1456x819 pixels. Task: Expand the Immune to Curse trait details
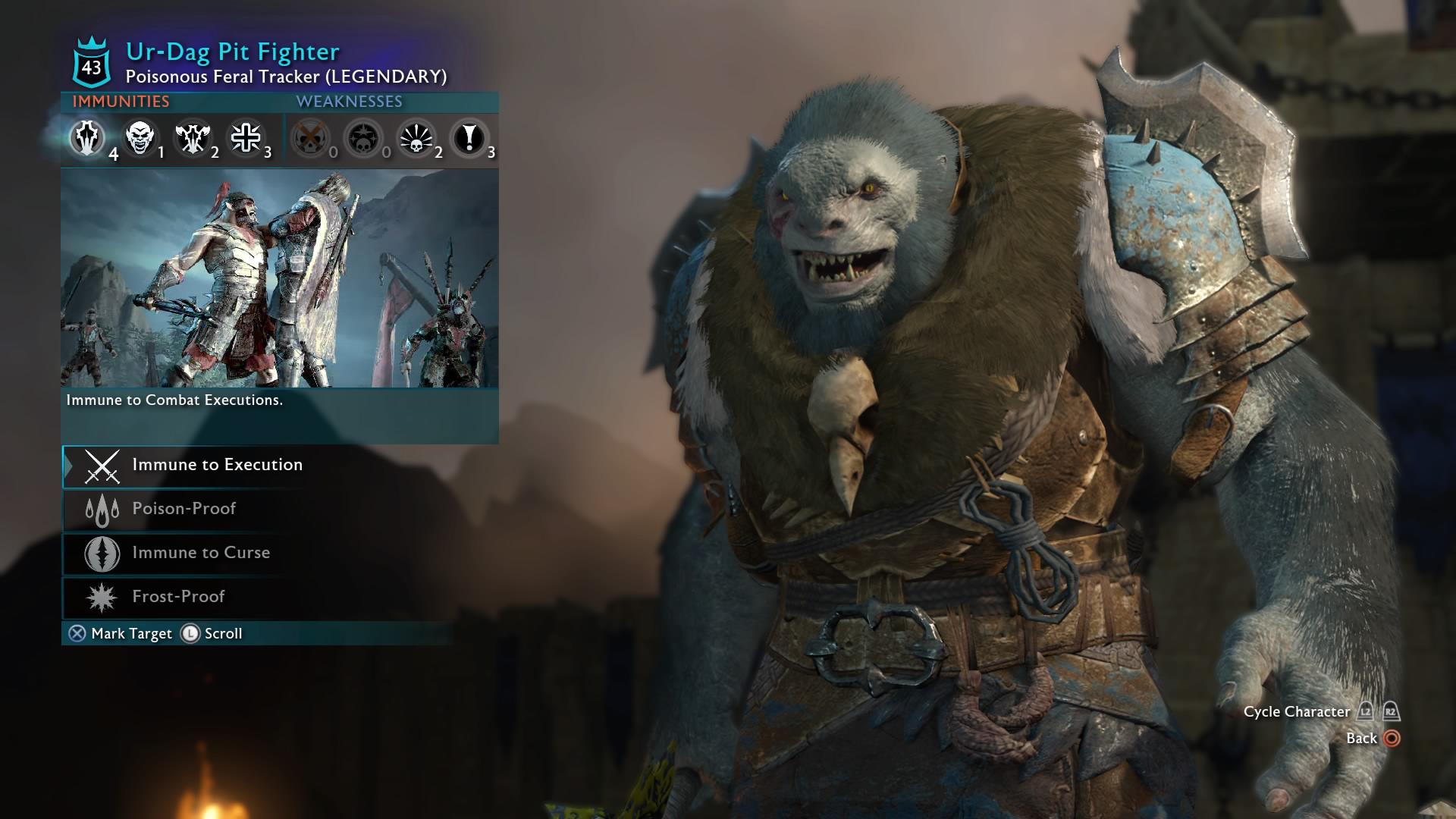pyautogui.click(x=199, y=553)
